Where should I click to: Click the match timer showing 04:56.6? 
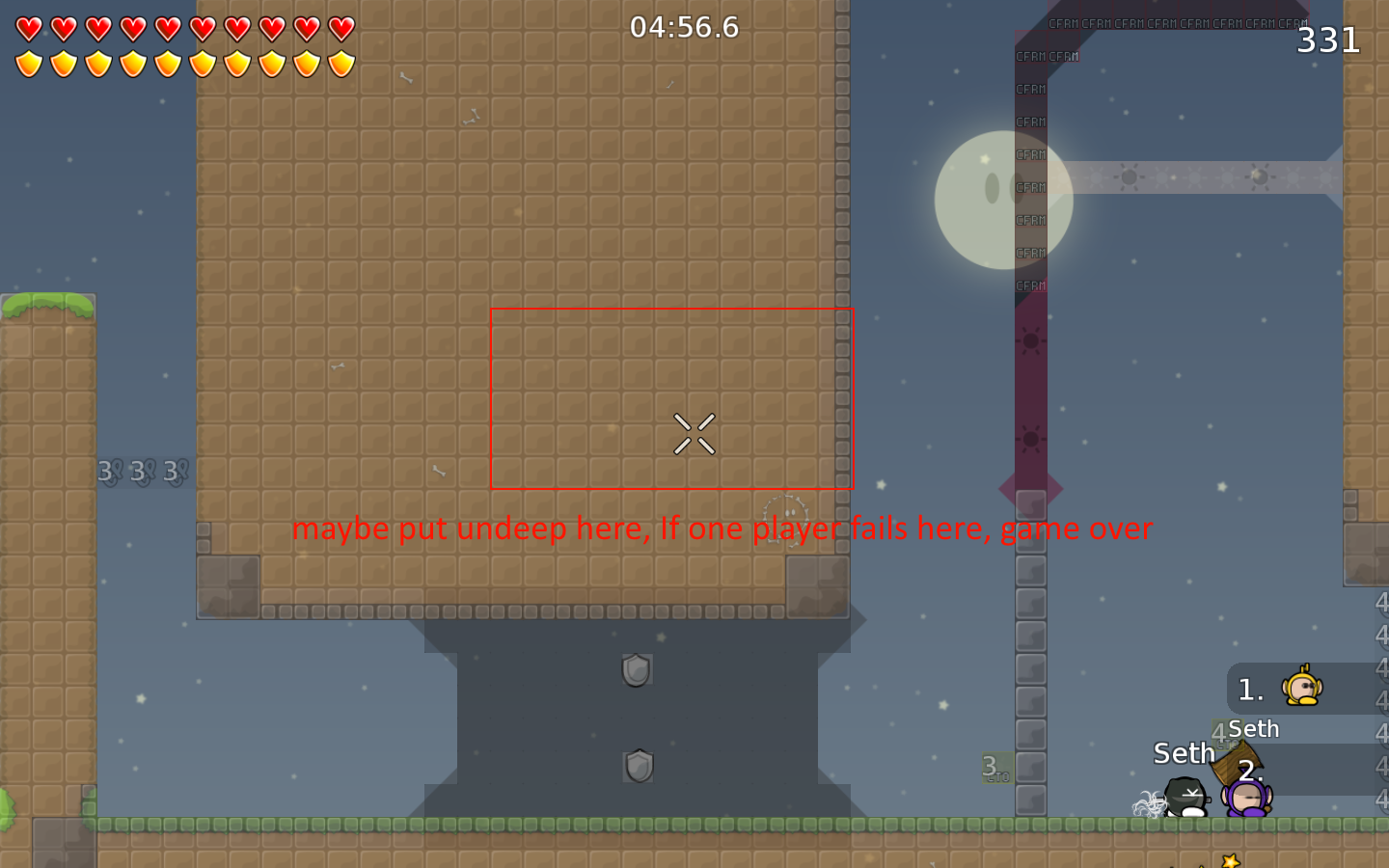pos(684,28)
